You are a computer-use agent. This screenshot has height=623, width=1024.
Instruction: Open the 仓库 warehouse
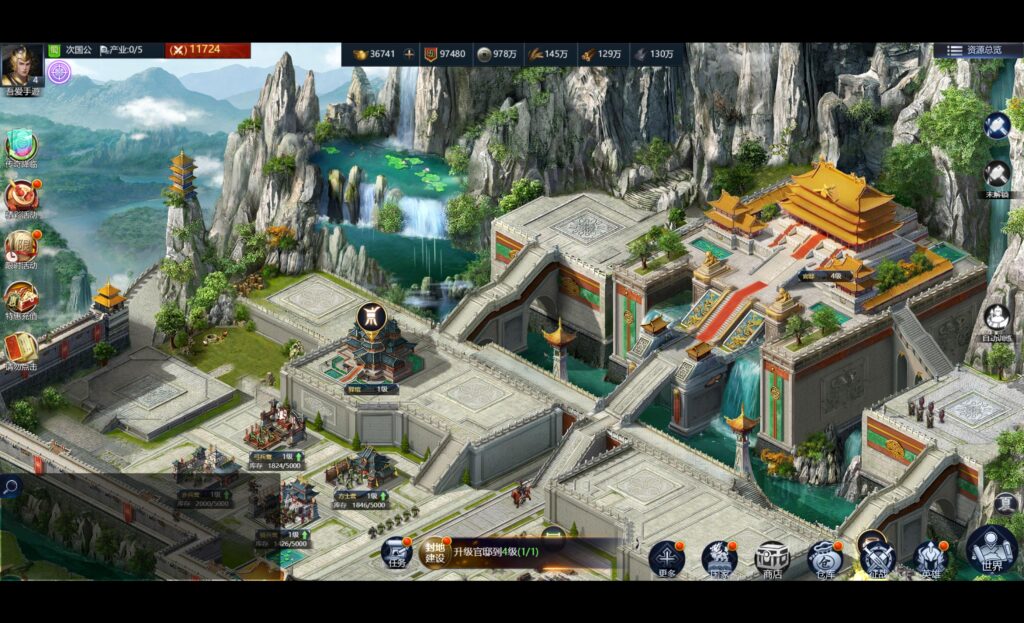(824, 558)
